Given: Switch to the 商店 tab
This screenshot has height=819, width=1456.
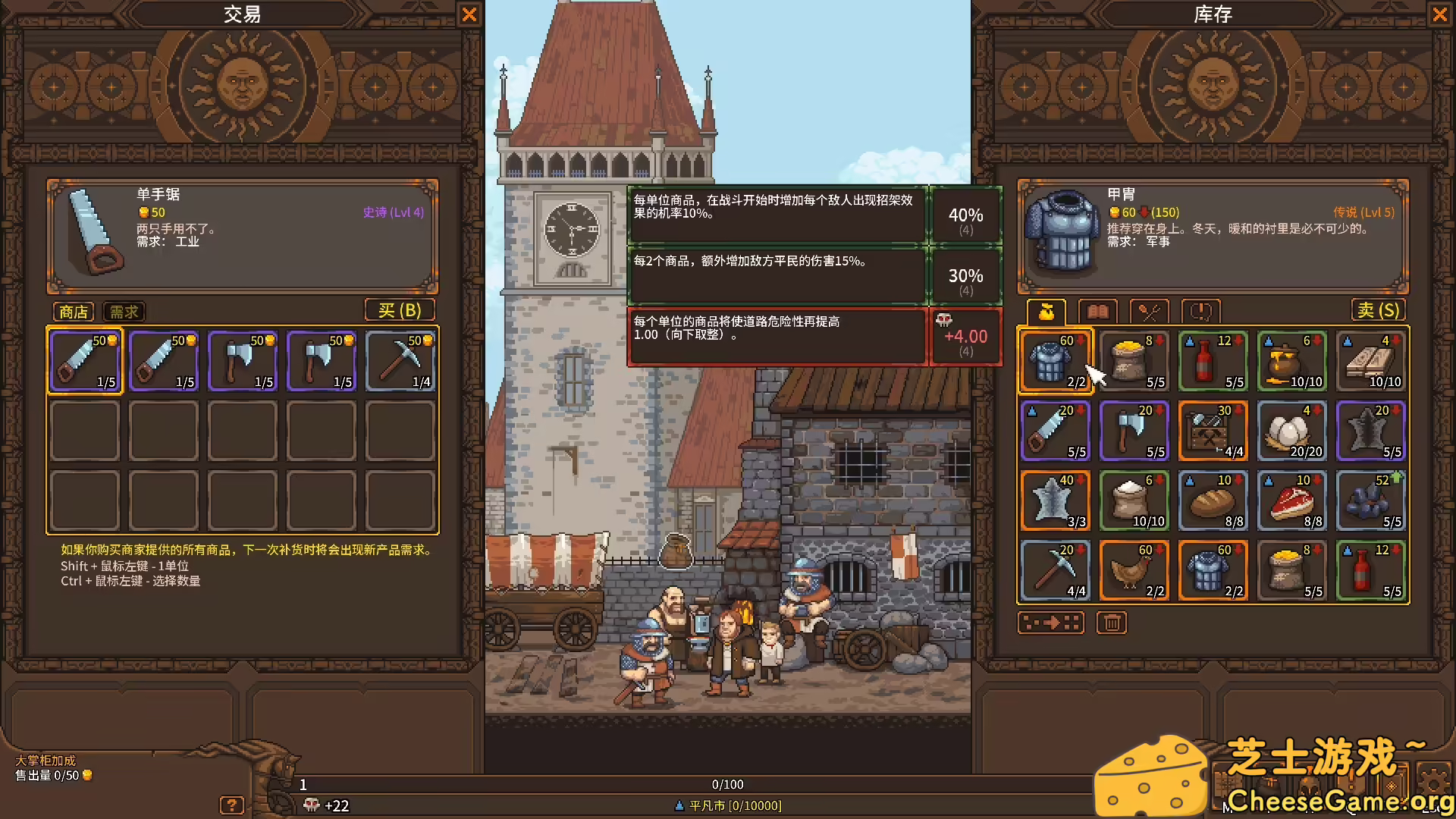Looking at the screenshot, I should (73, 311).
